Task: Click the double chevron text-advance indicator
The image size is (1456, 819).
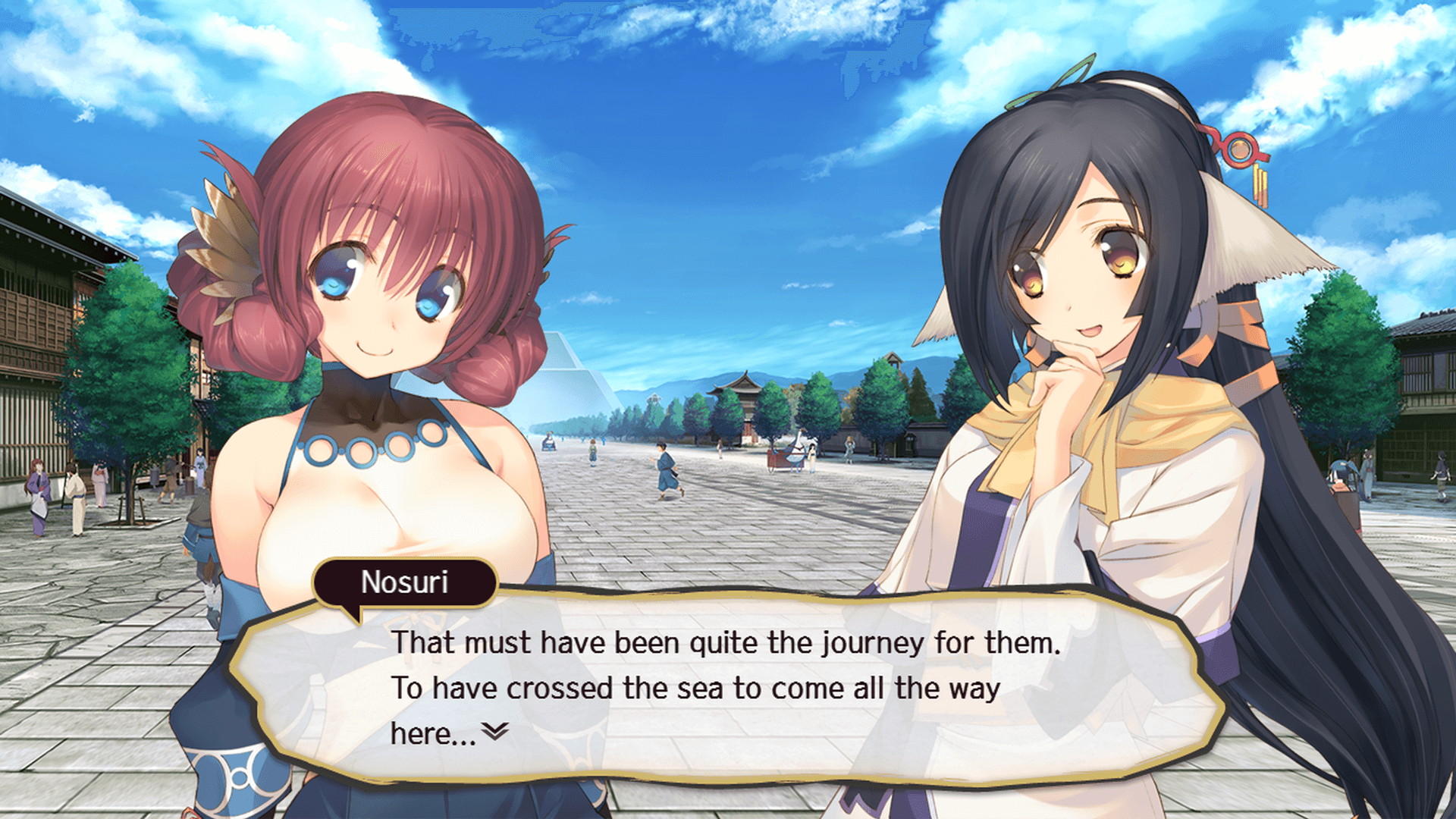Action: [x=495, y=730]
